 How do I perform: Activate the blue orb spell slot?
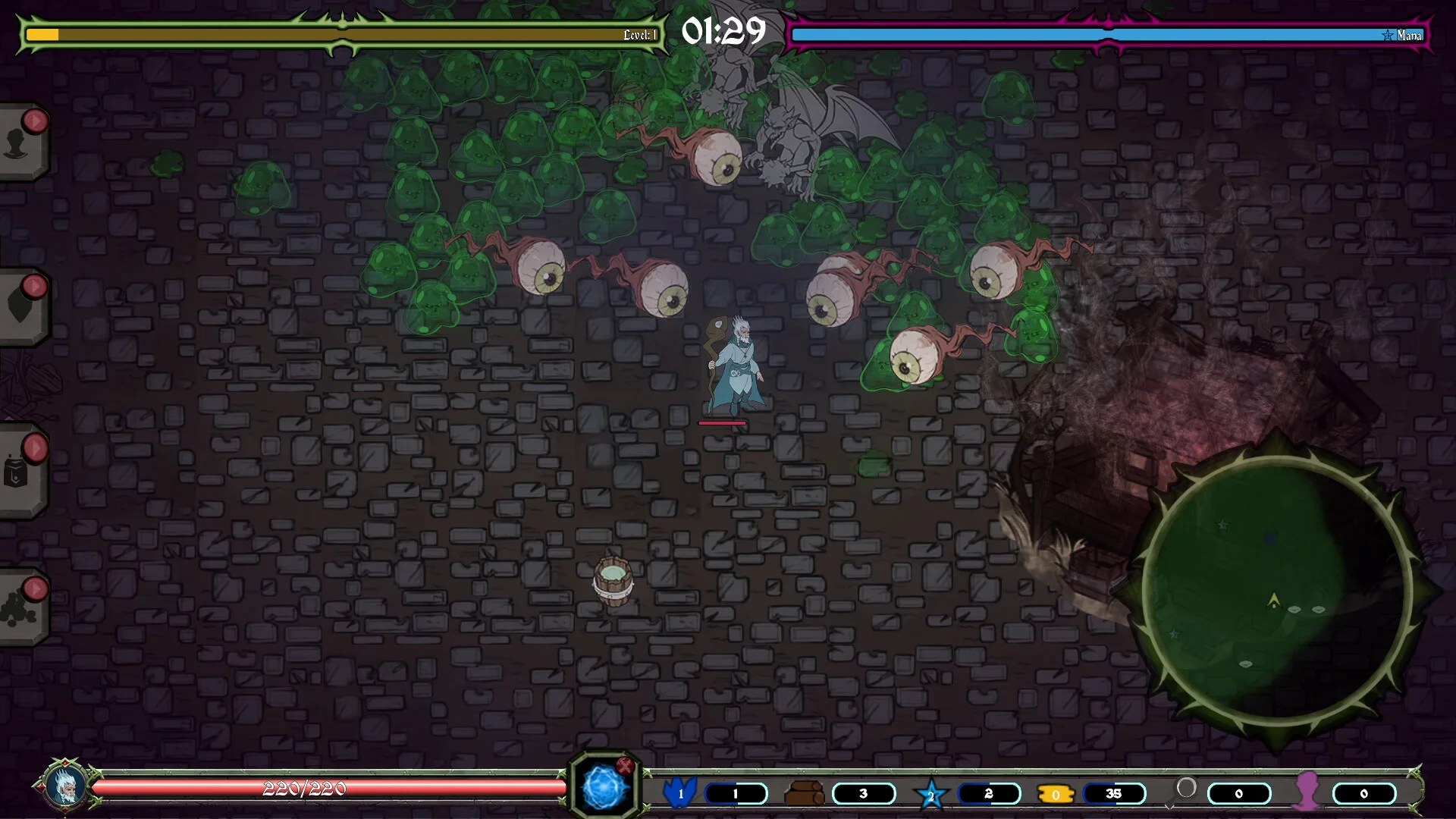coord(604,789)
